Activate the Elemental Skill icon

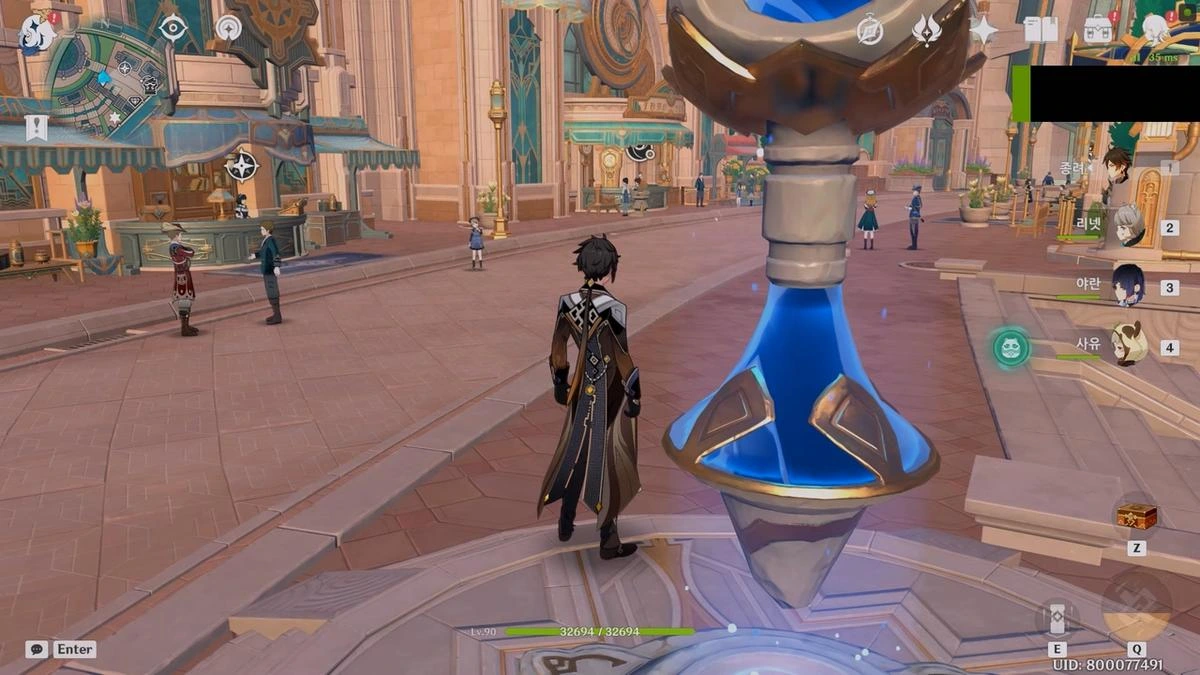(x=1057, y=617)
